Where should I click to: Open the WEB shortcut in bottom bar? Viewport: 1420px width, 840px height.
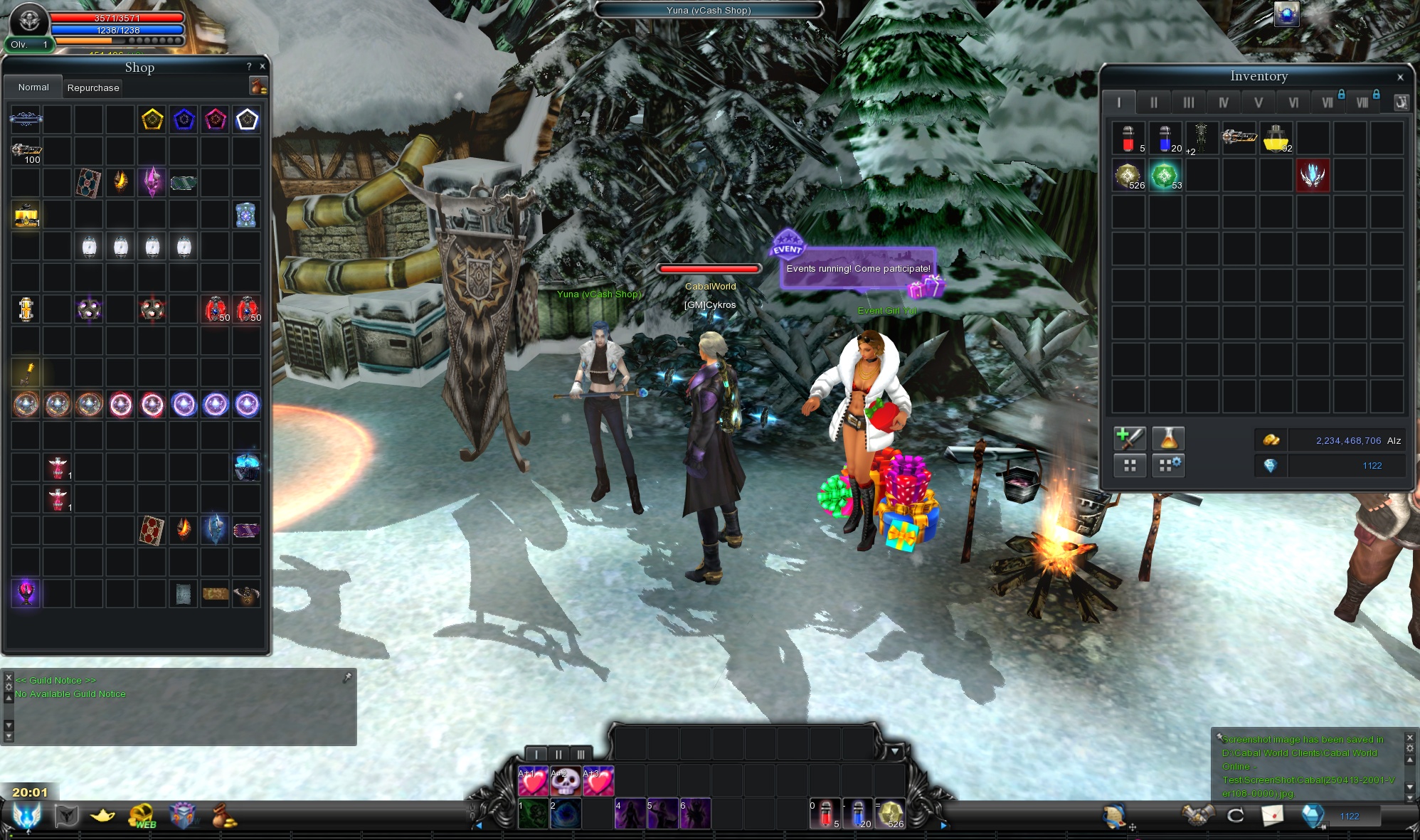(x=142, y=816)
